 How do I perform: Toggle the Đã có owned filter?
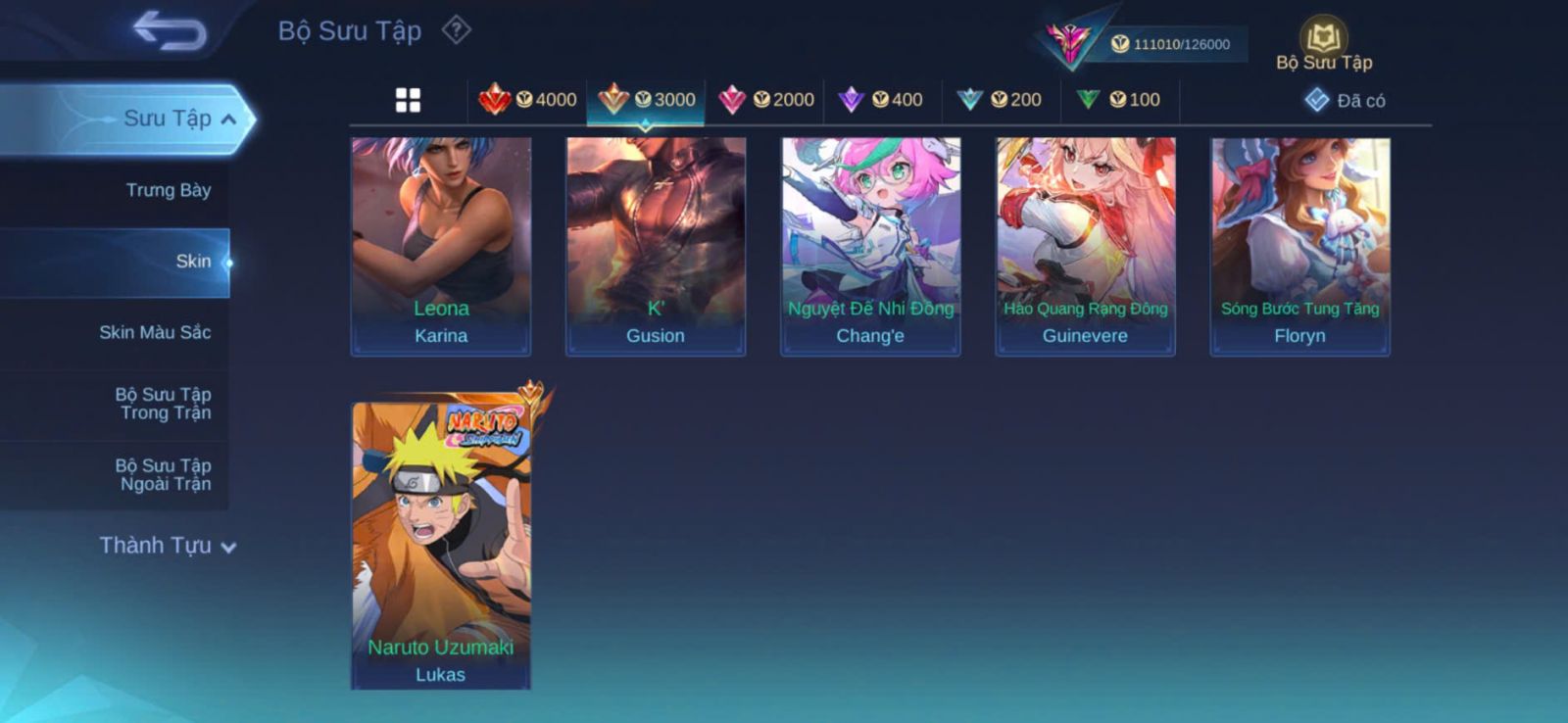[x=1346, y=100]
